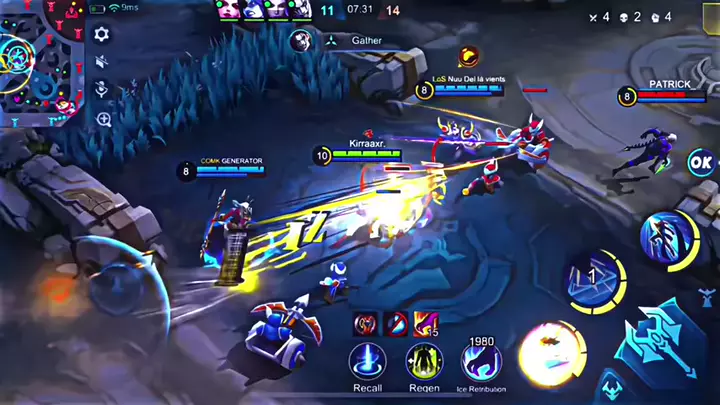The image size is (720, 405).
Task: Click the OK quick chat bubble
Action: tap(702, 161)
